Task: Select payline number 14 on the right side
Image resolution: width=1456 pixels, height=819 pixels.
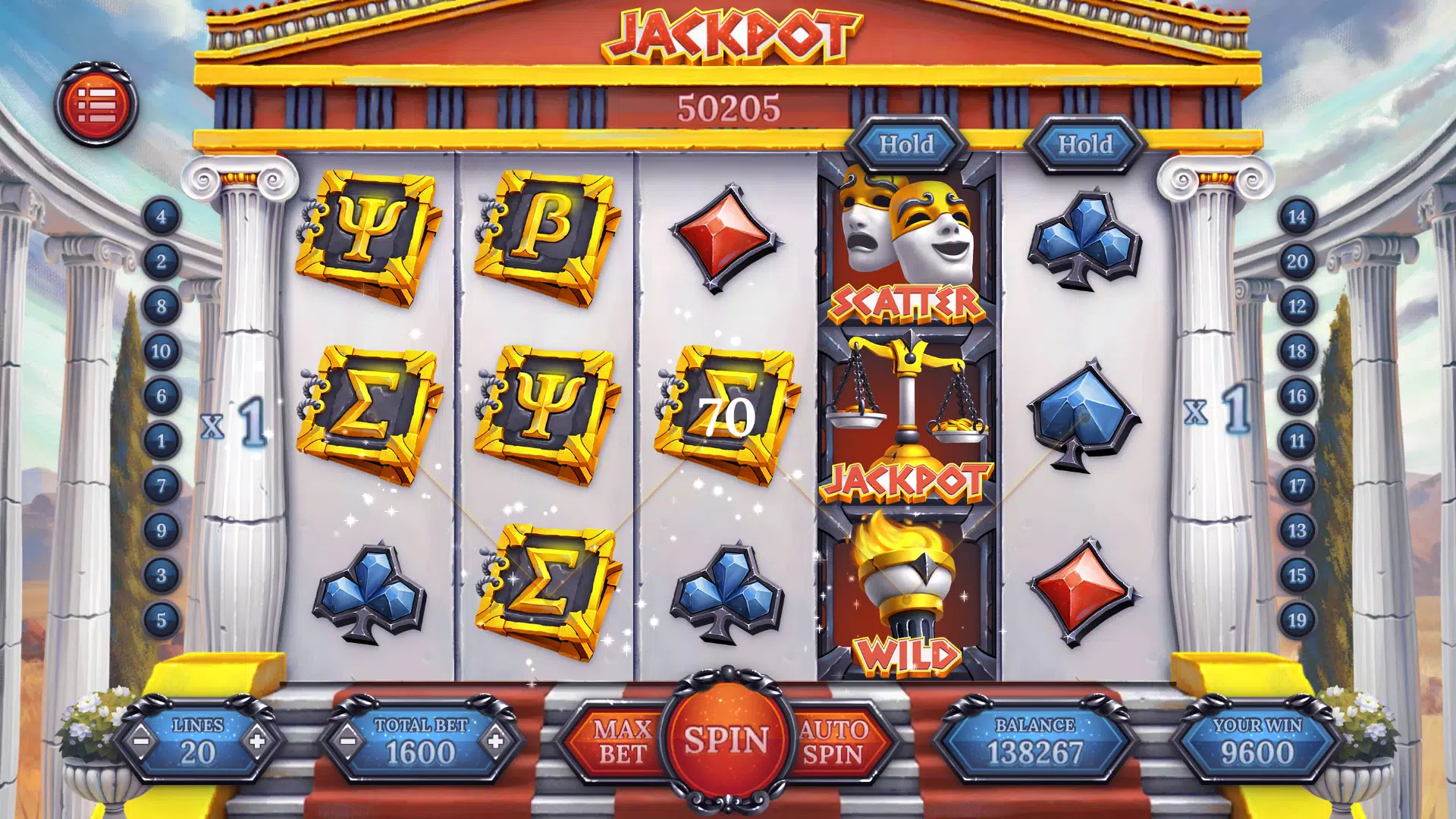Action: click(x=1298, y=216)
